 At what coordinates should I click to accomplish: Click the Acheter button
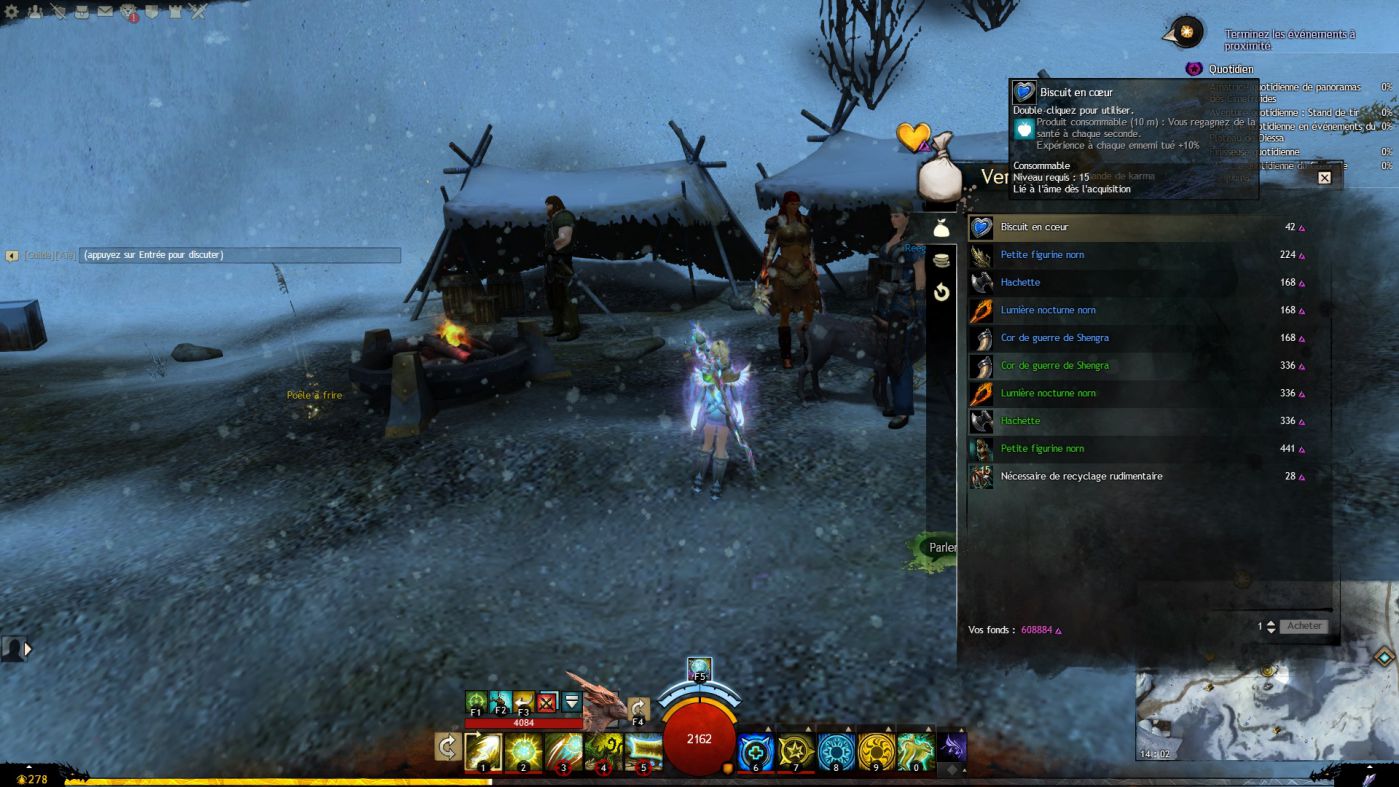coord(1304,626)
